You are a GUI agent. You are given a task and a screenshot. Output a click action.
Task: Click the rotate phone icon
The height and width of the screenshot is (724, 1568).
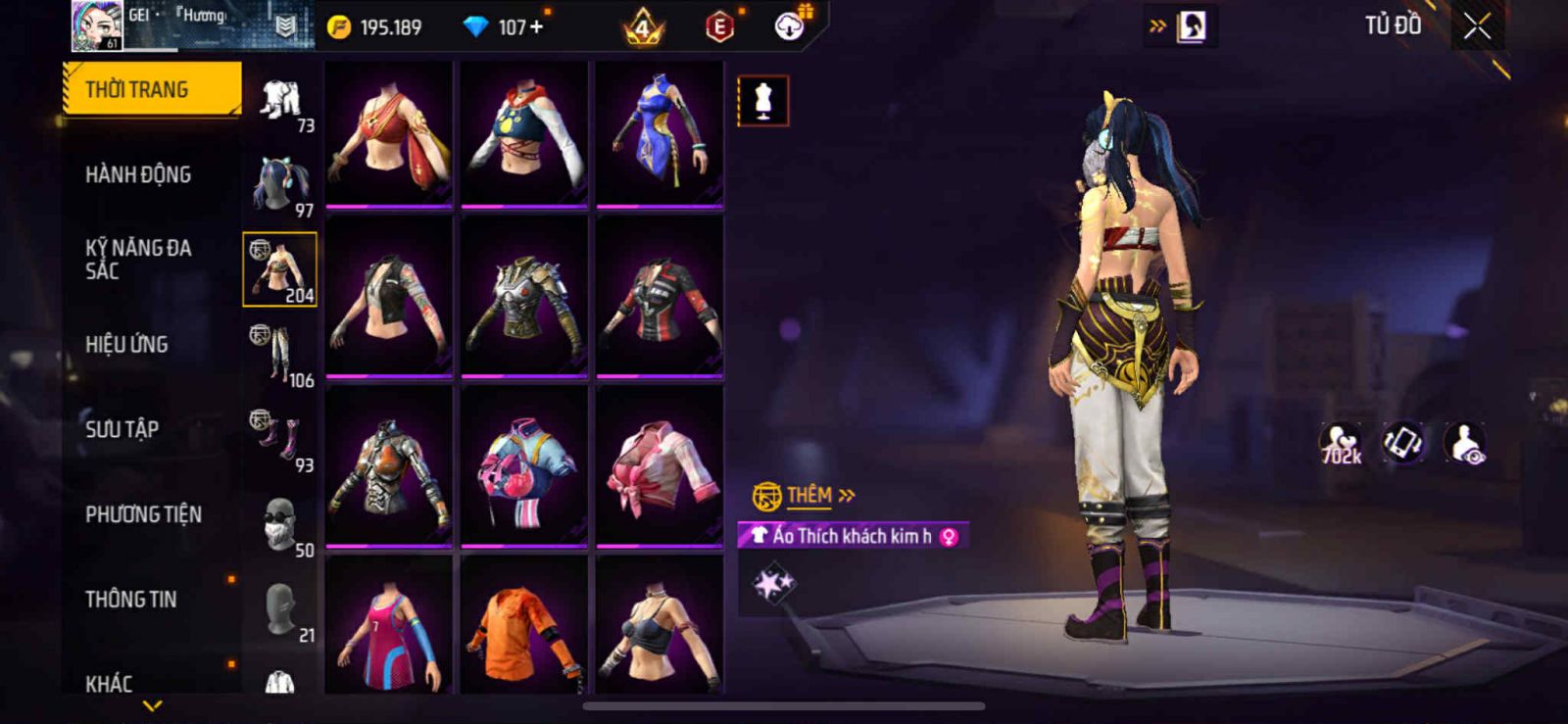1403,443
